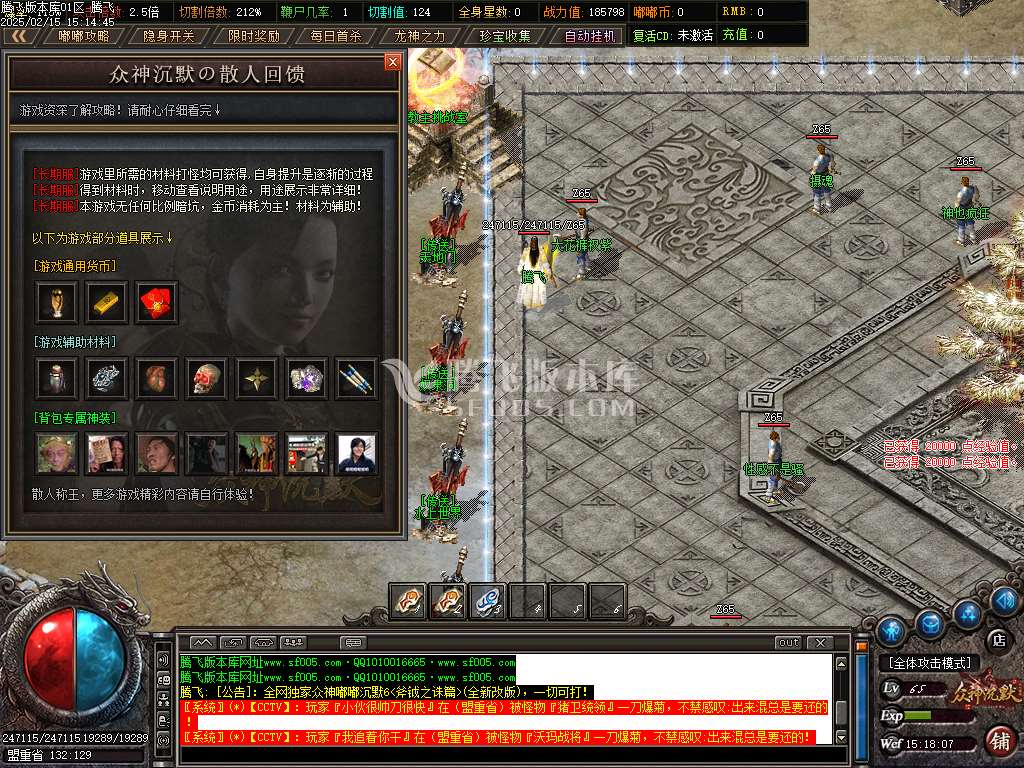The height and width of the screenshot is (768, 1024).
Task: Select the purple crystal material icon
Action: click(307, 377)
